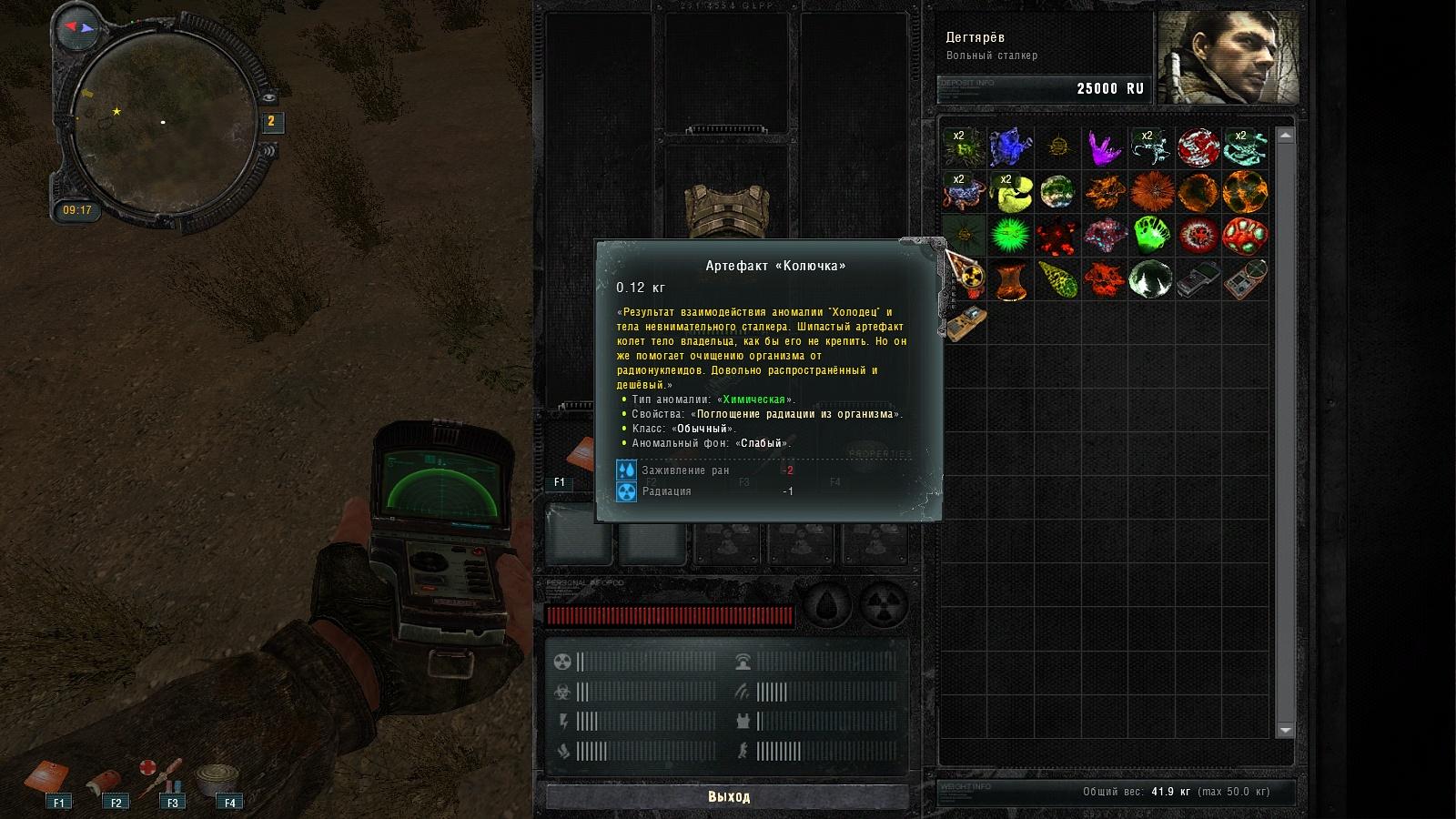Select the blue crystal artifact
Image resolution: width=1456 pixels, height=819 pixels.
1010,147
